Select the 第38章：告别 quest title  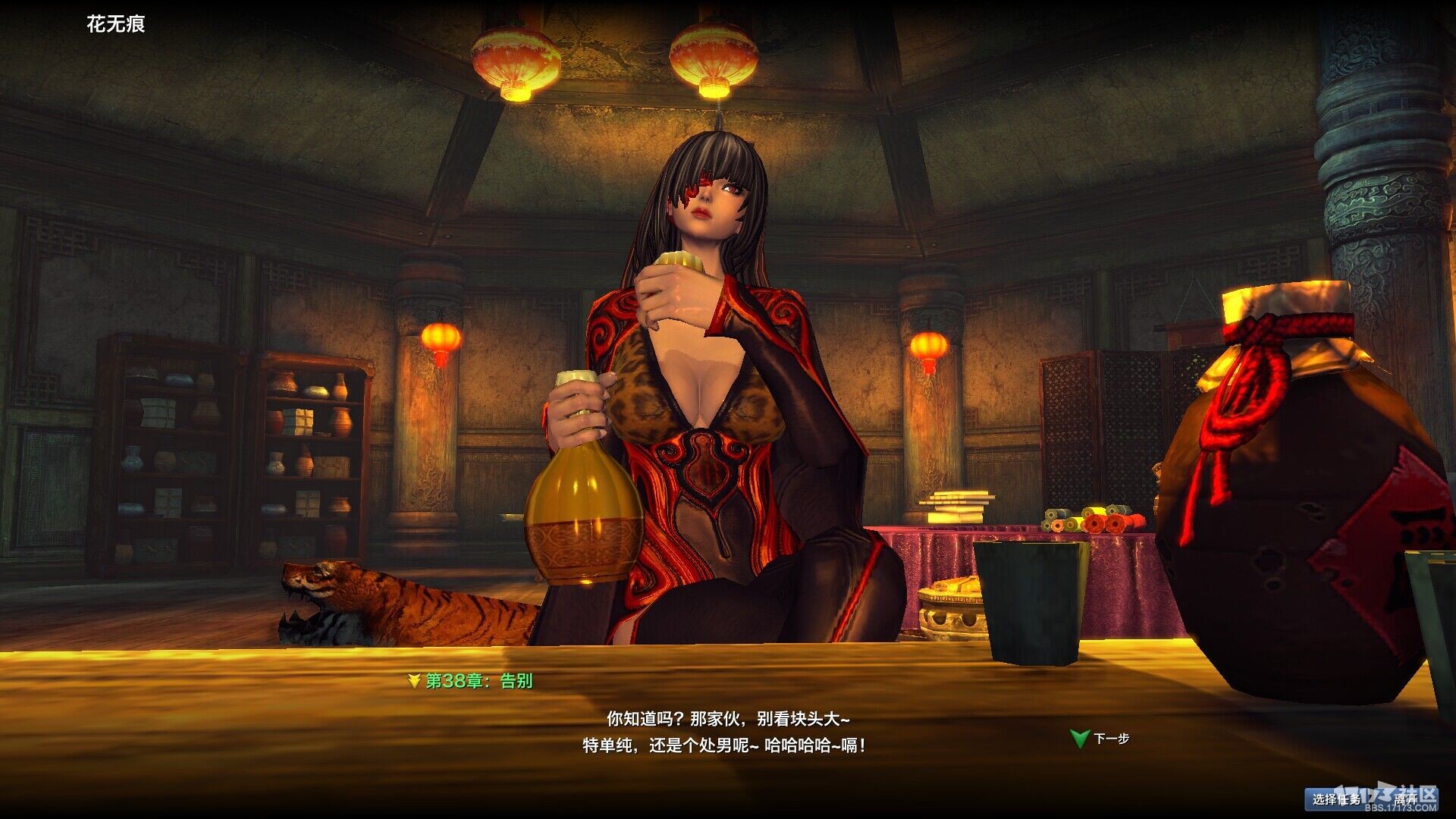coord(478,681)
